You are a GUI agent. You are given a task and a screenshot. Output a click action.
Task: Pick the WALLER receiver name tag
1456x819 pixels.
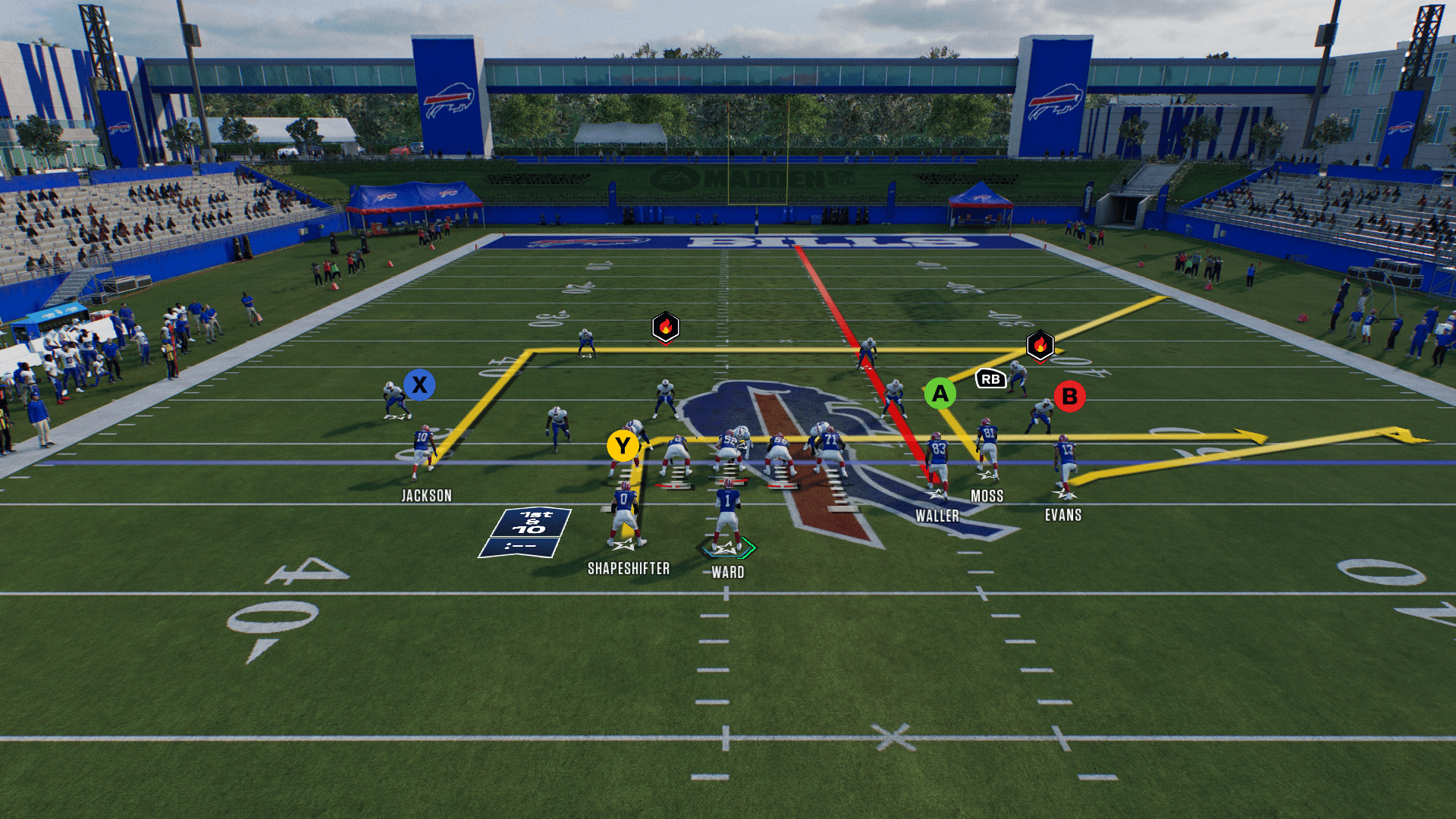click(937, 516)
